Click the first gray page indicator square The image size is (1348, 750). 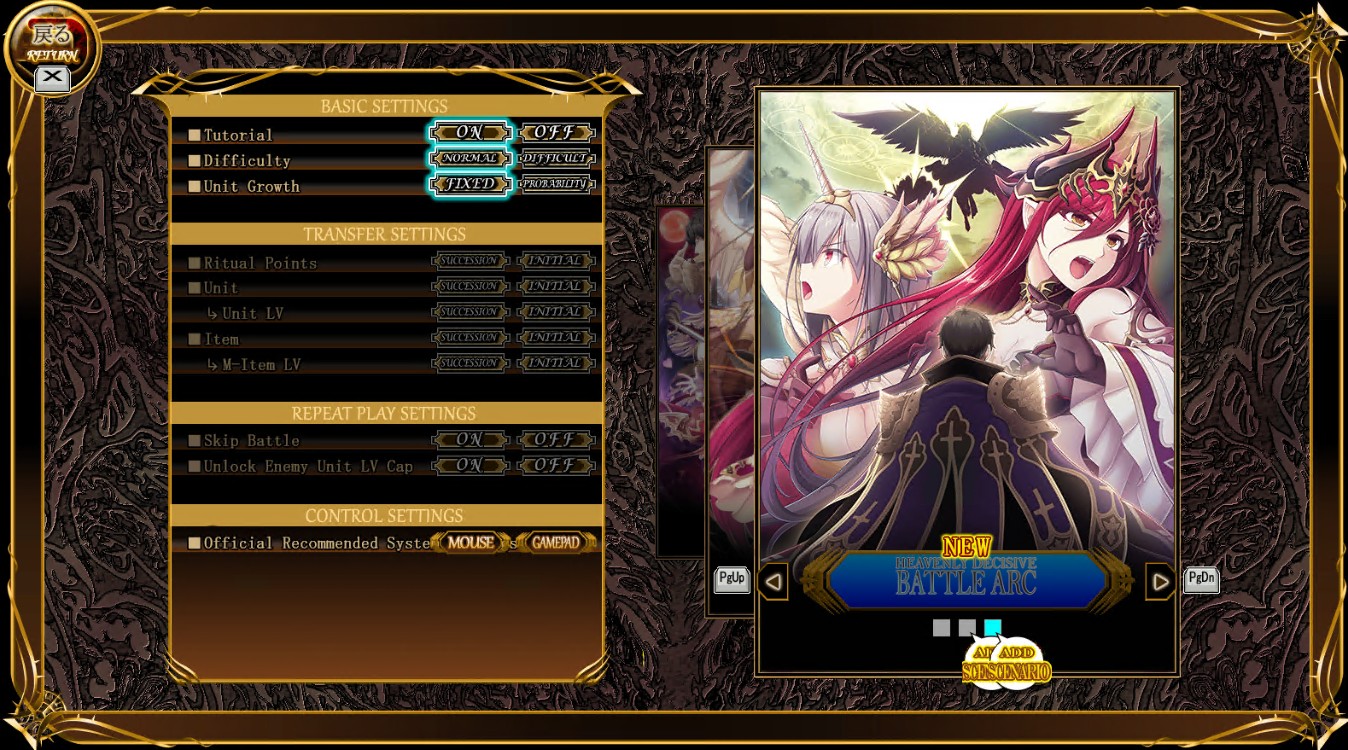(941, 627)
